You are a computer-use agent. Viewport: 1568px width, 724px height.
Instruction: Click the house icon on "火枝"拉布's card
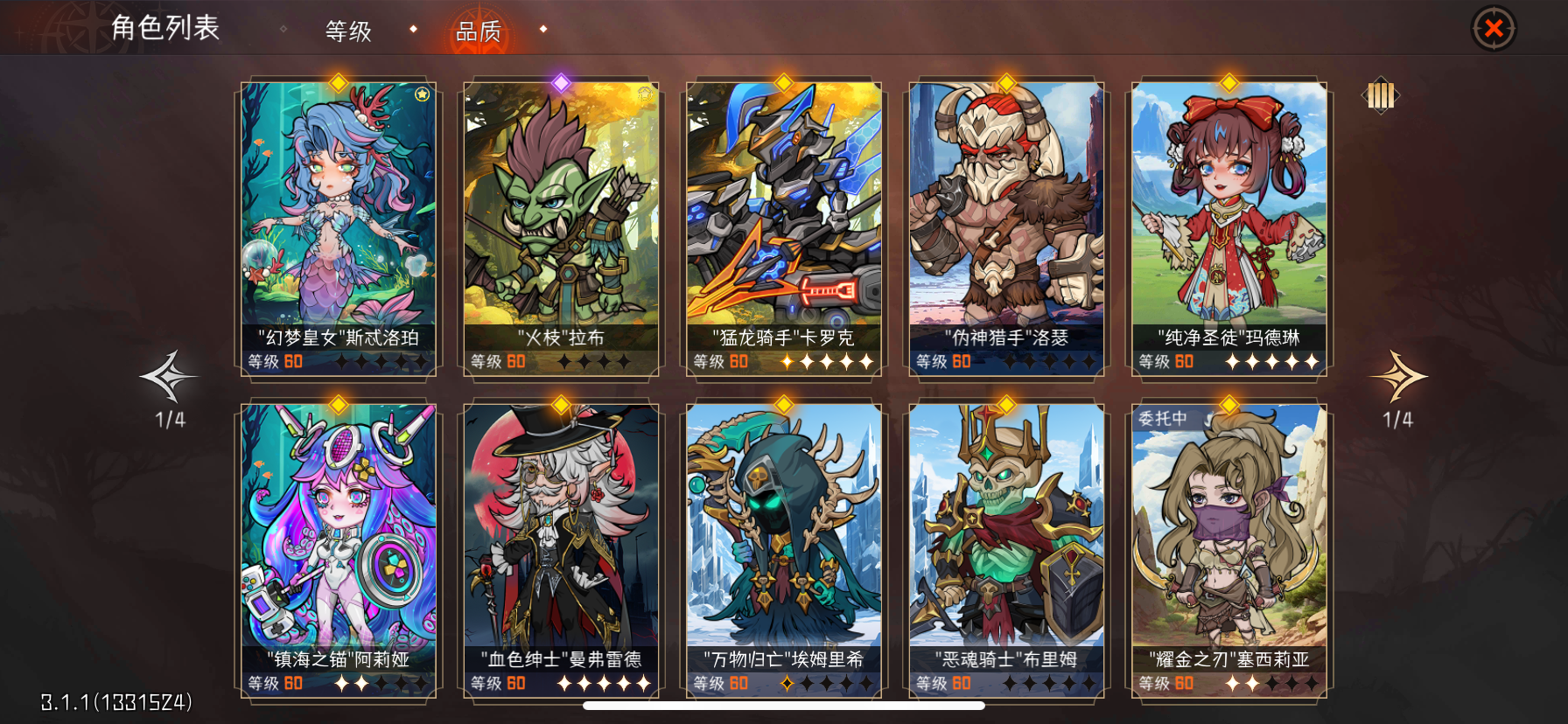pyautogui.click(x=645, y=93)
